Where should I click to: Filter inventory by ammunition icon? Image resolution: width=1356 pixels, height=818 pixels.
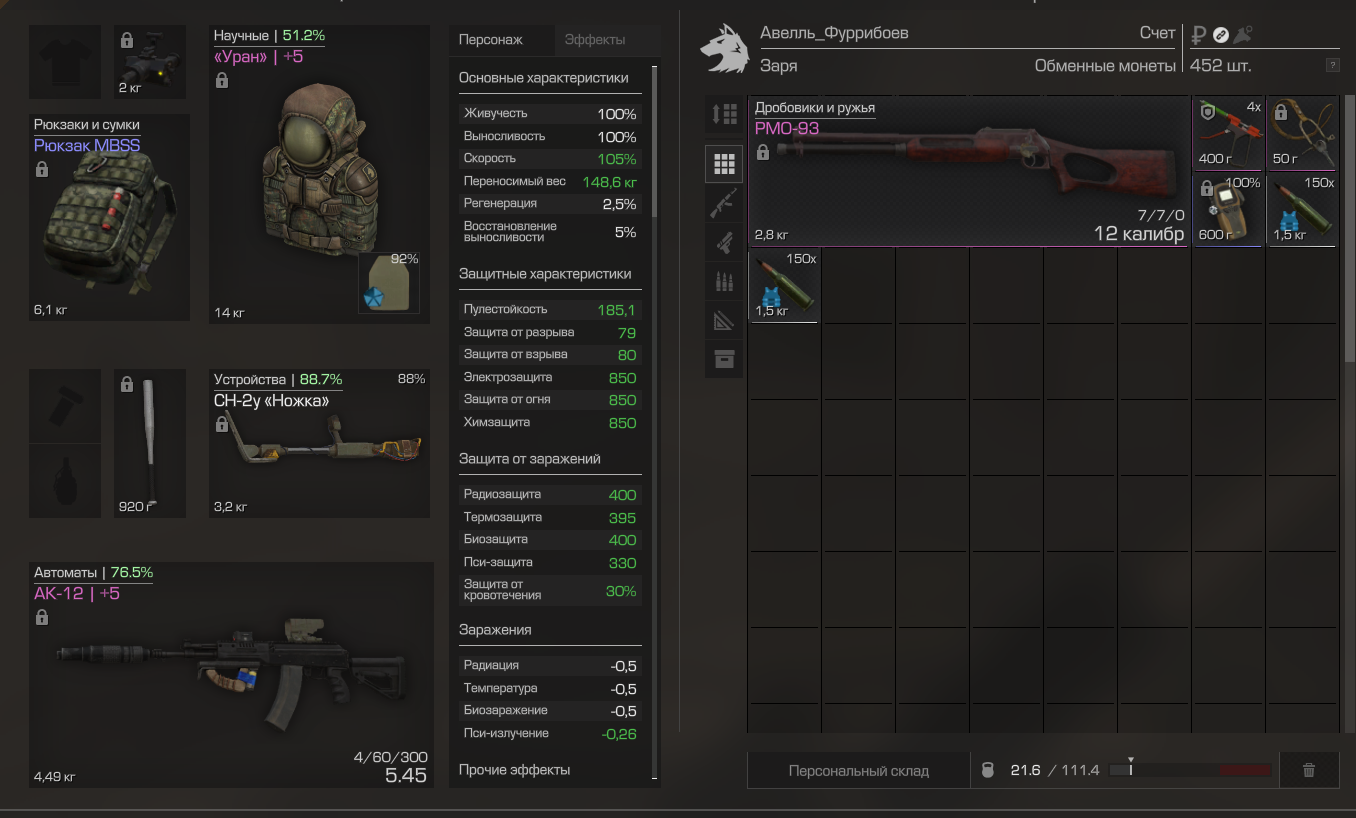pos(724,282)
